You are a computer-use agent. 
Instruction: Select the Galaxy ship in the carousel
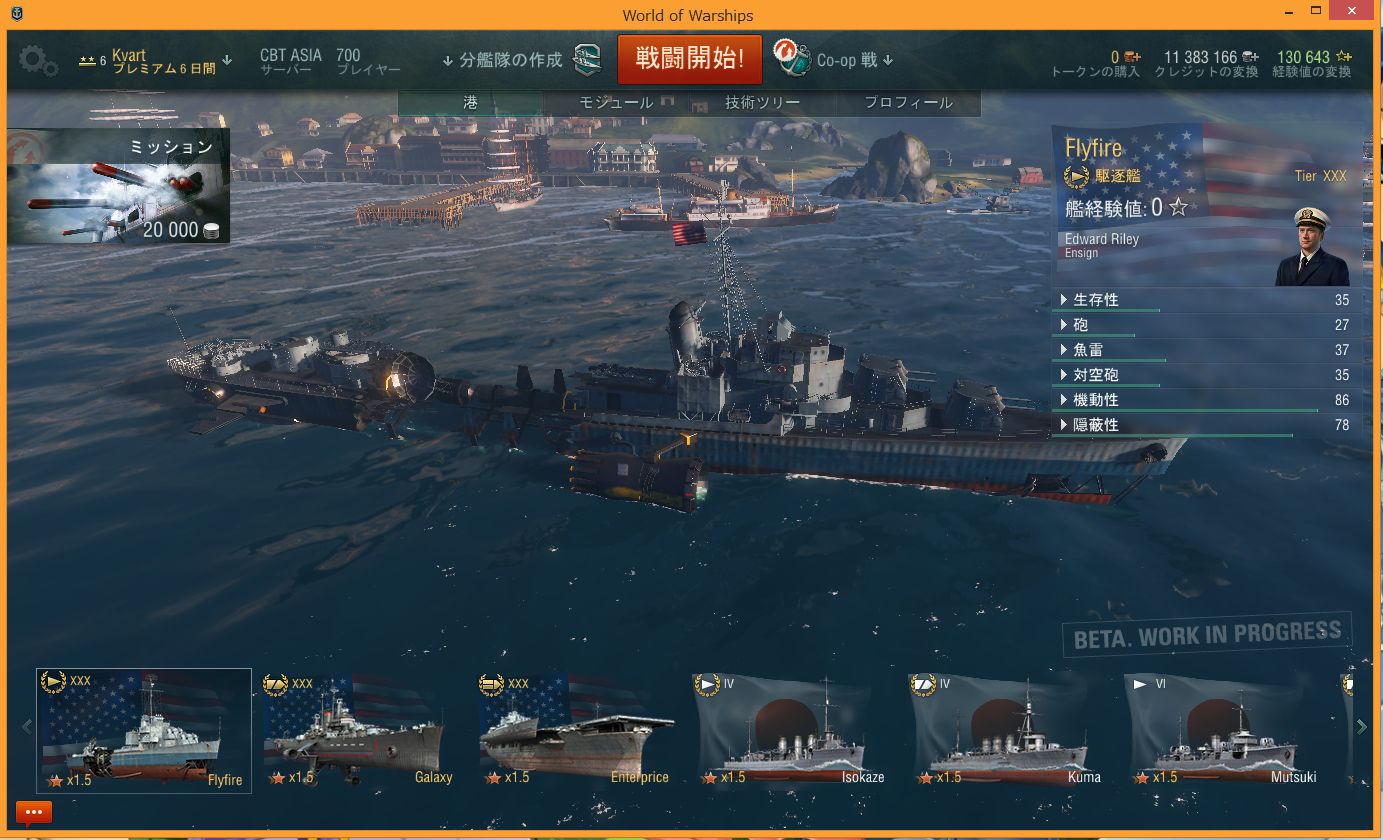pos(359,731)
